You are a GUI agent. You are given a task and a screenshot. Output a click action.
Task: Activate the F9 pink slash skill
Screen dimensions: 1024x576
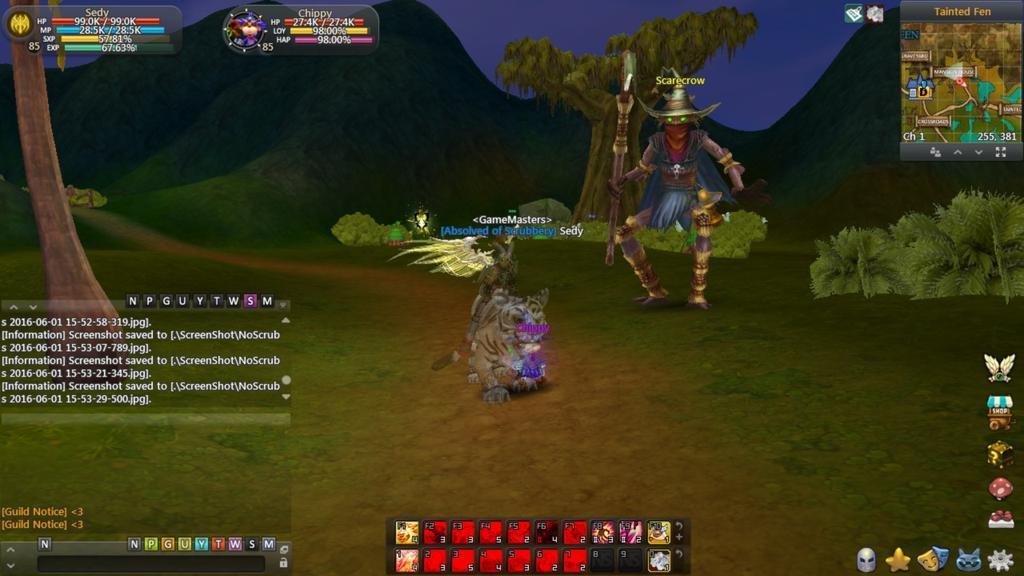tap(630, 532)
